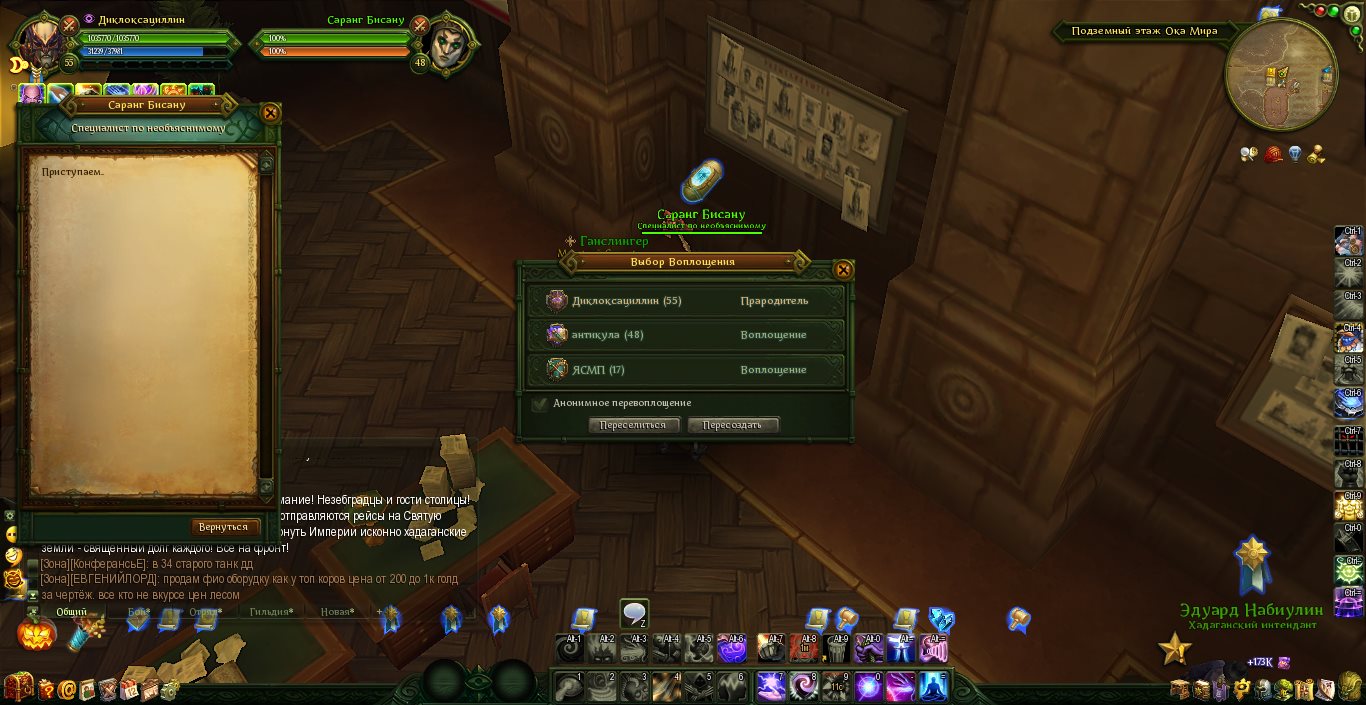Click the jack-o'-lantern pumpkin event icon
Screen dimensions: 1366x705
pyautogui.click(x=34, y=633)
